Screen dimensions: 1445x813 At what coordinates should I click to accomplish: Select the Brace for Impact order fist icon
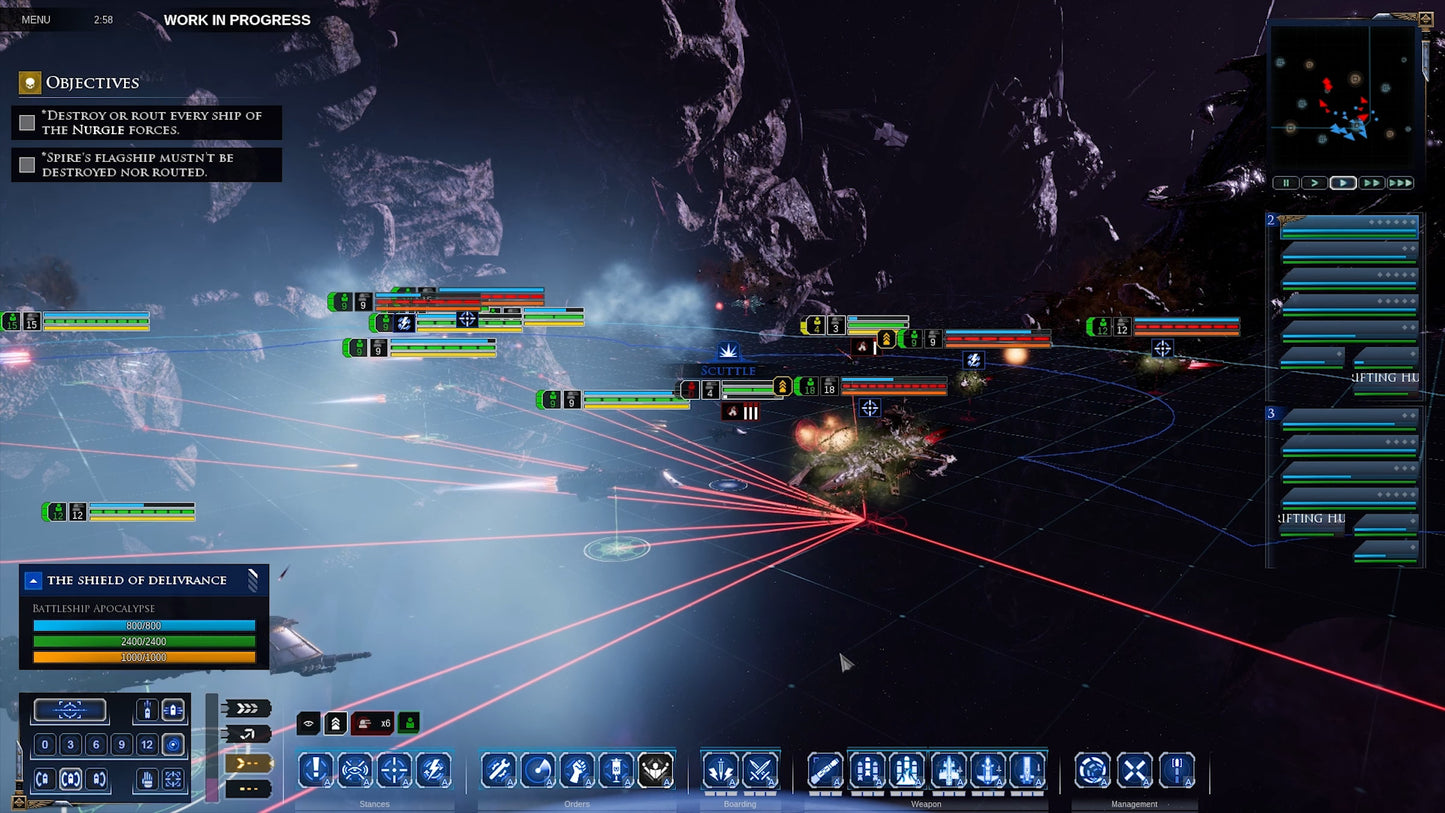coord(577,768)
